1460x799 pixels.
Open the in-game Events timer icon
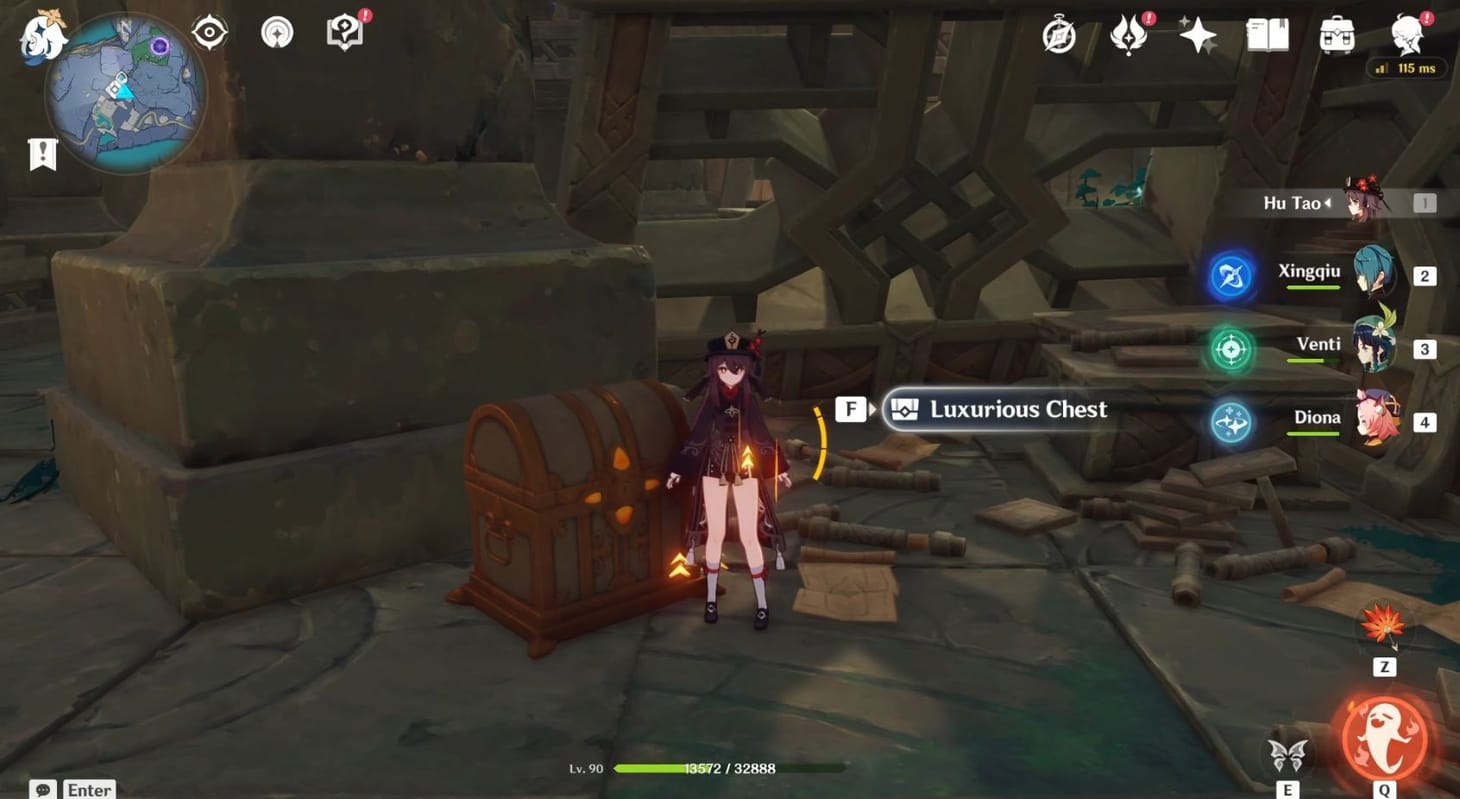tap(1058, 35)
